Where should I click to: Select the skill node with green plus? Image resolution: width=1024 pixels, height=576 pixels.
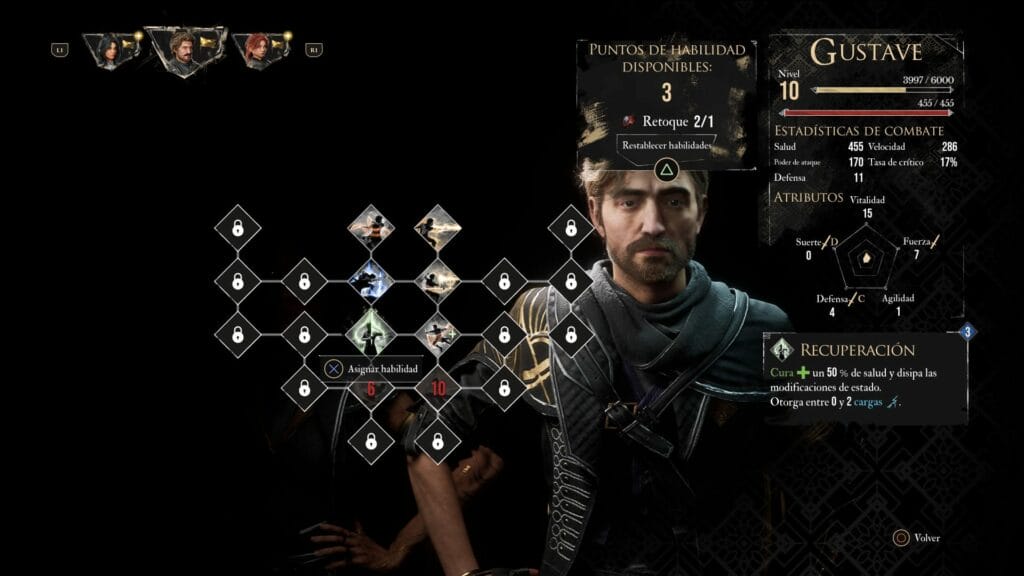click(437, 333)
